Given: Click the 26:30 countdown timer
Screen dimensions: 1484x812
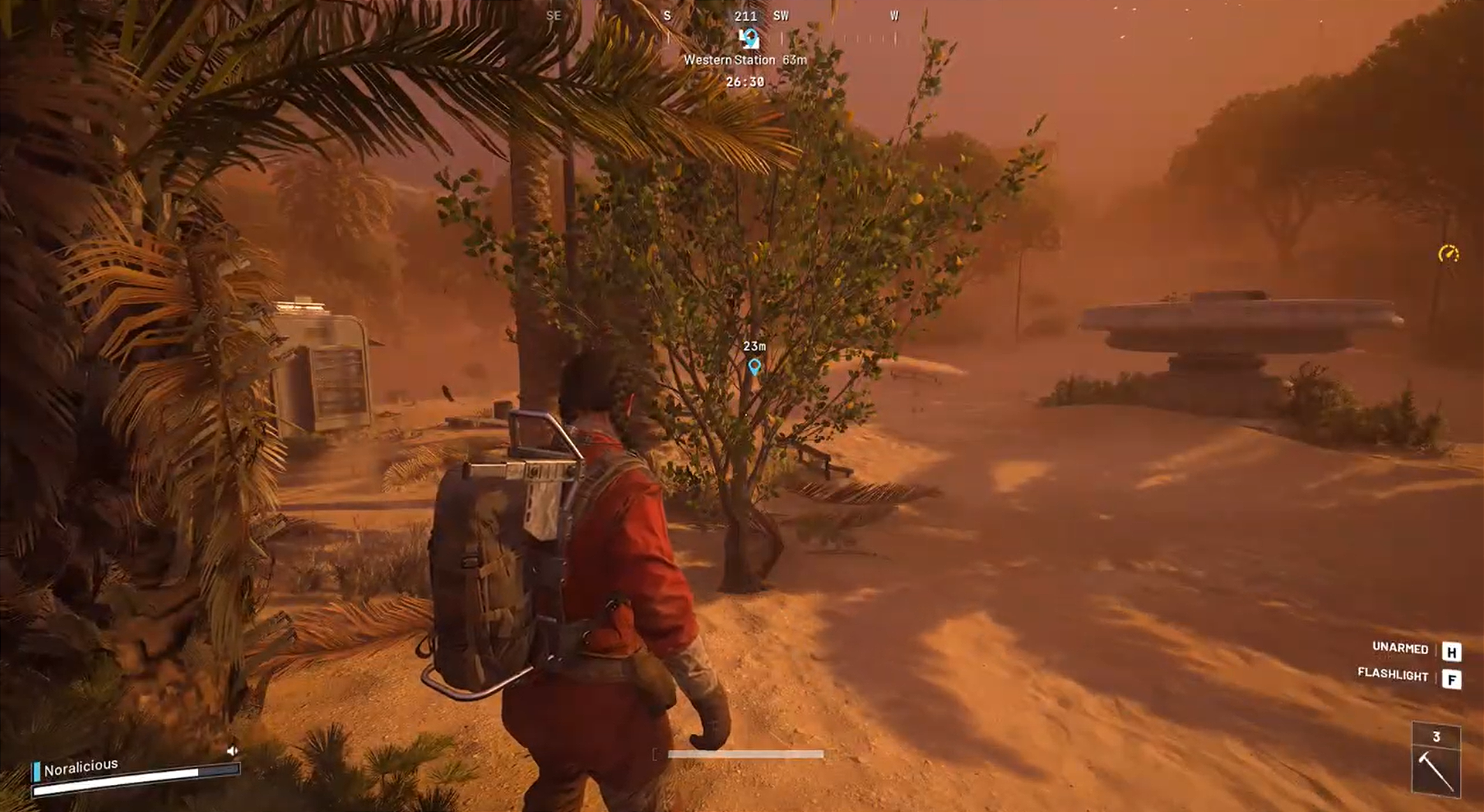Looking at the screenshot, I should tap(744, 80).
